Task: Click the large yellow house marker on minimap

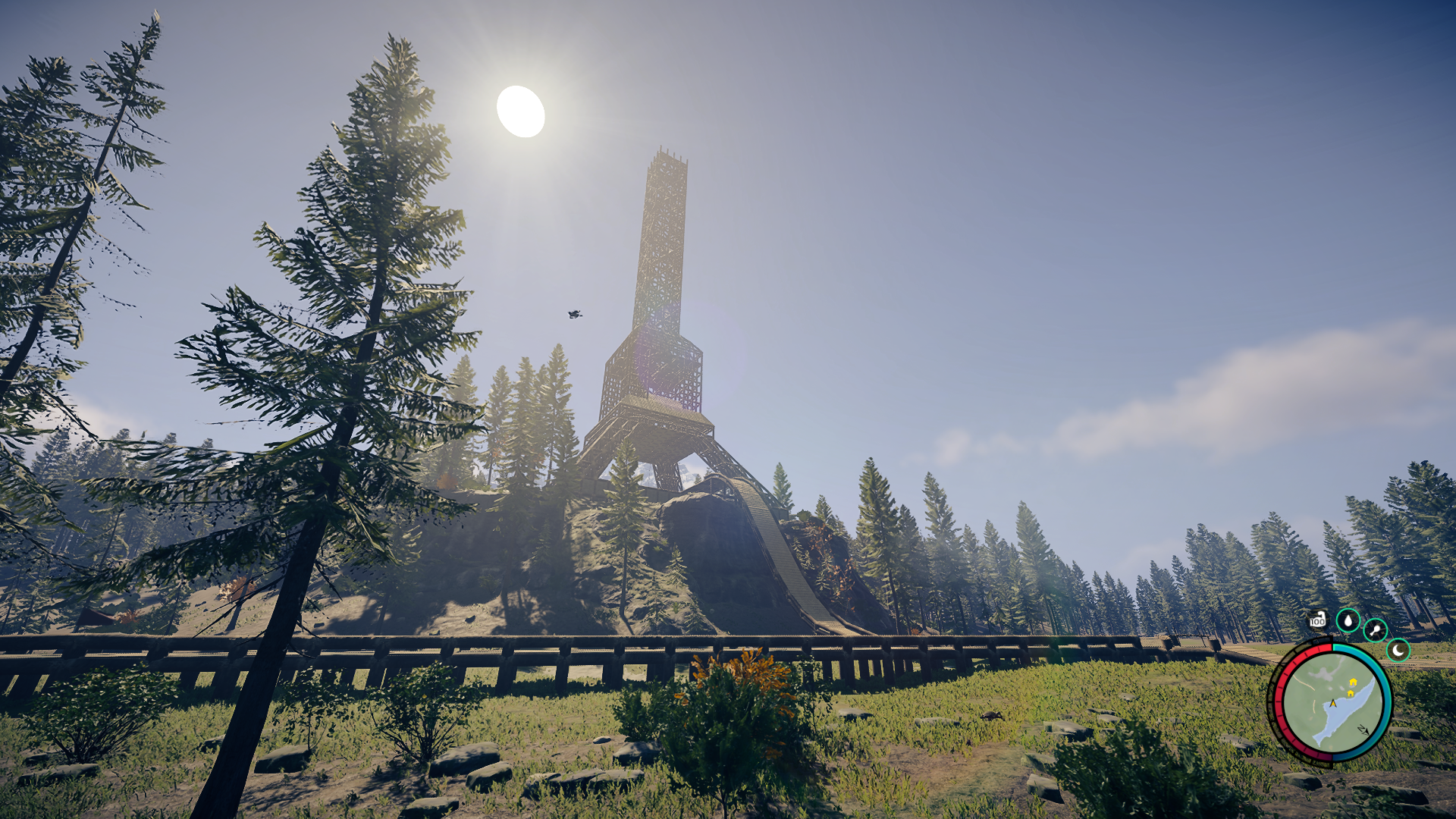Action: click(x=1353, y=682)
